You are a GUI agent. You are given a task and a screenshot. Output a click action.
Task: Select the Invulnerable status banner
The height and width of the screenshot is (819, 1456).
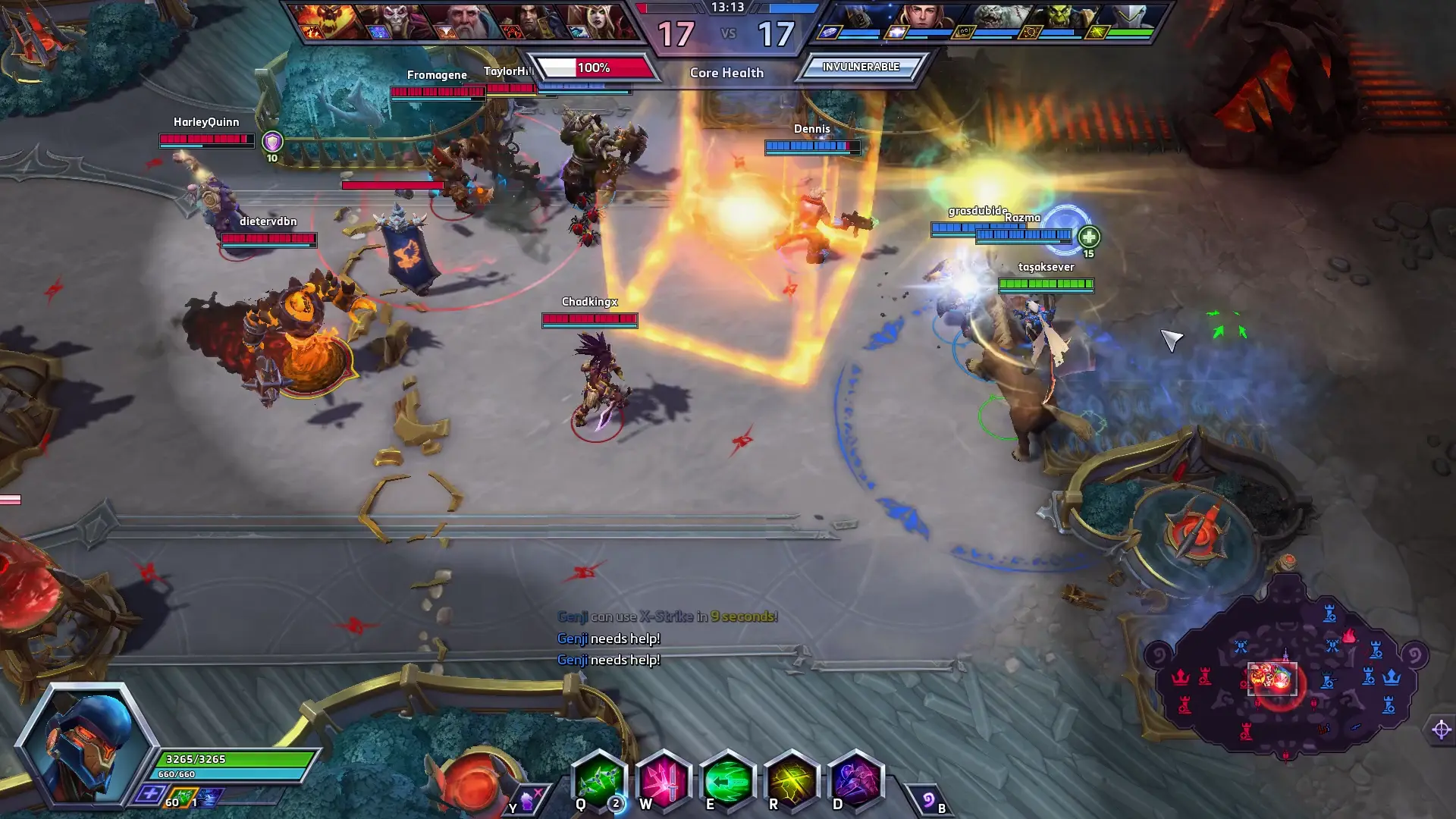(861, 67)
